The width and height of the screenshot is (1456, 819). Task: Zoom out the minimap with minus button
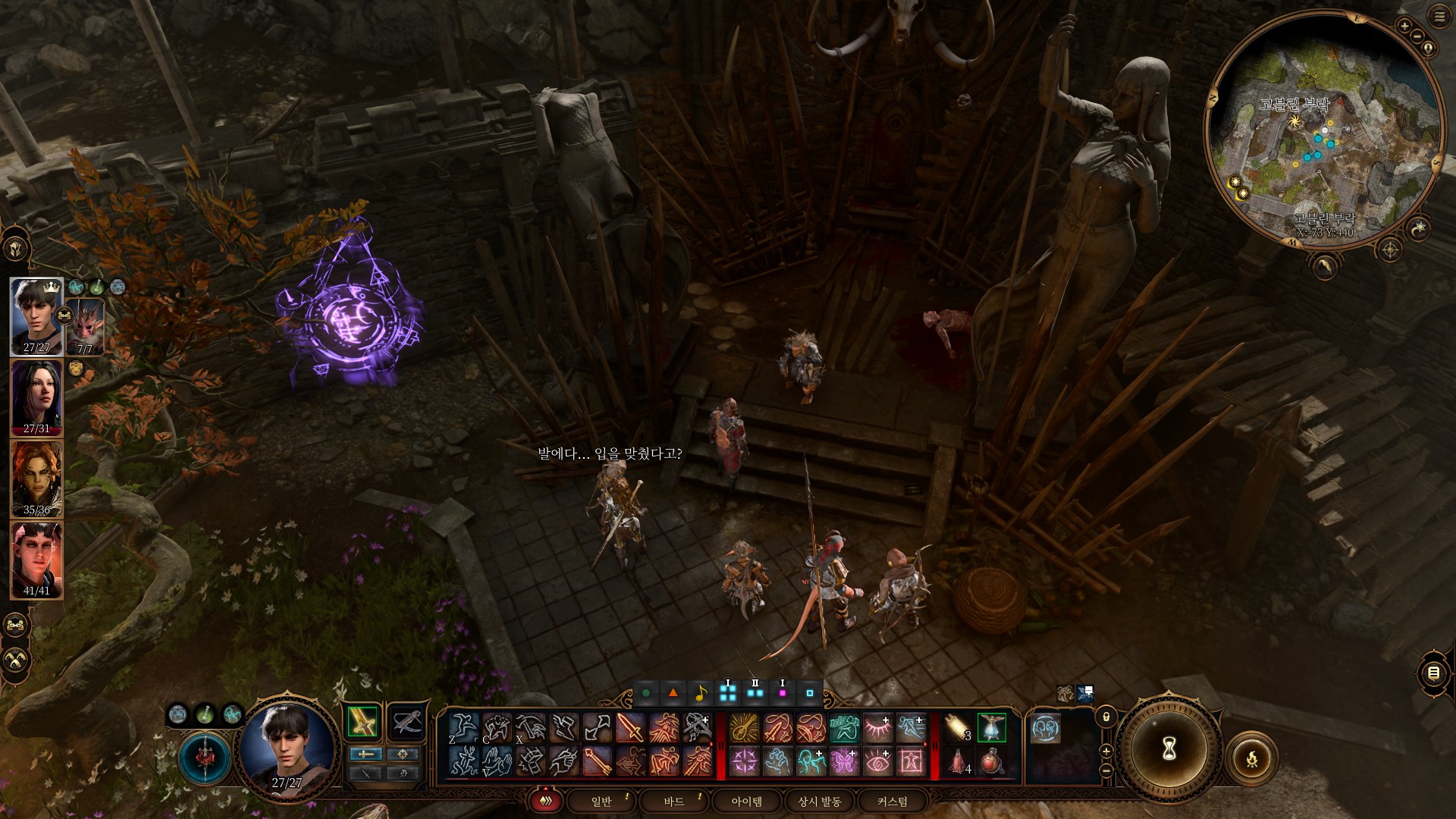click(x=1417, y=36)
